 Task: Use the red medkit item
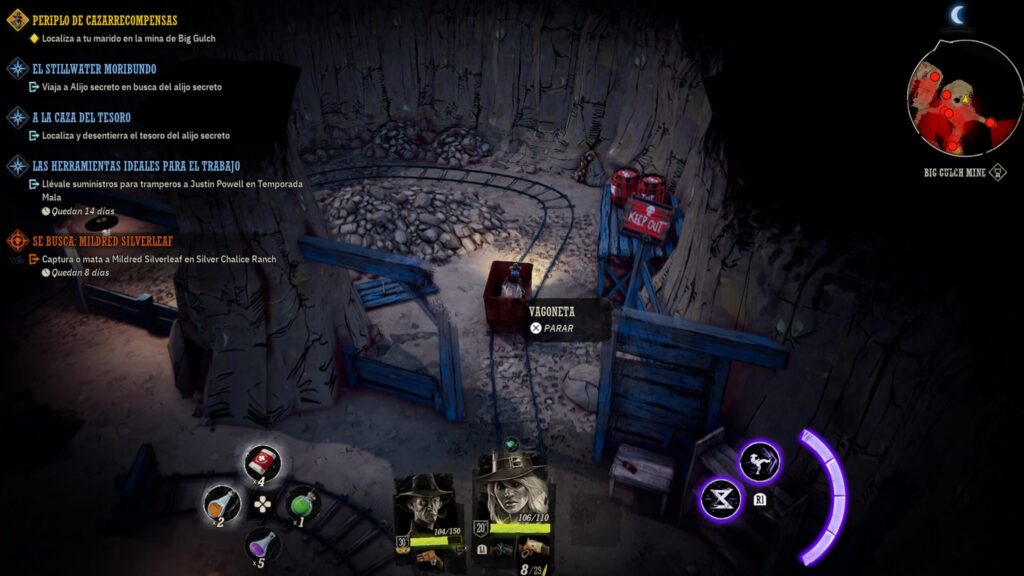point(262,462)
